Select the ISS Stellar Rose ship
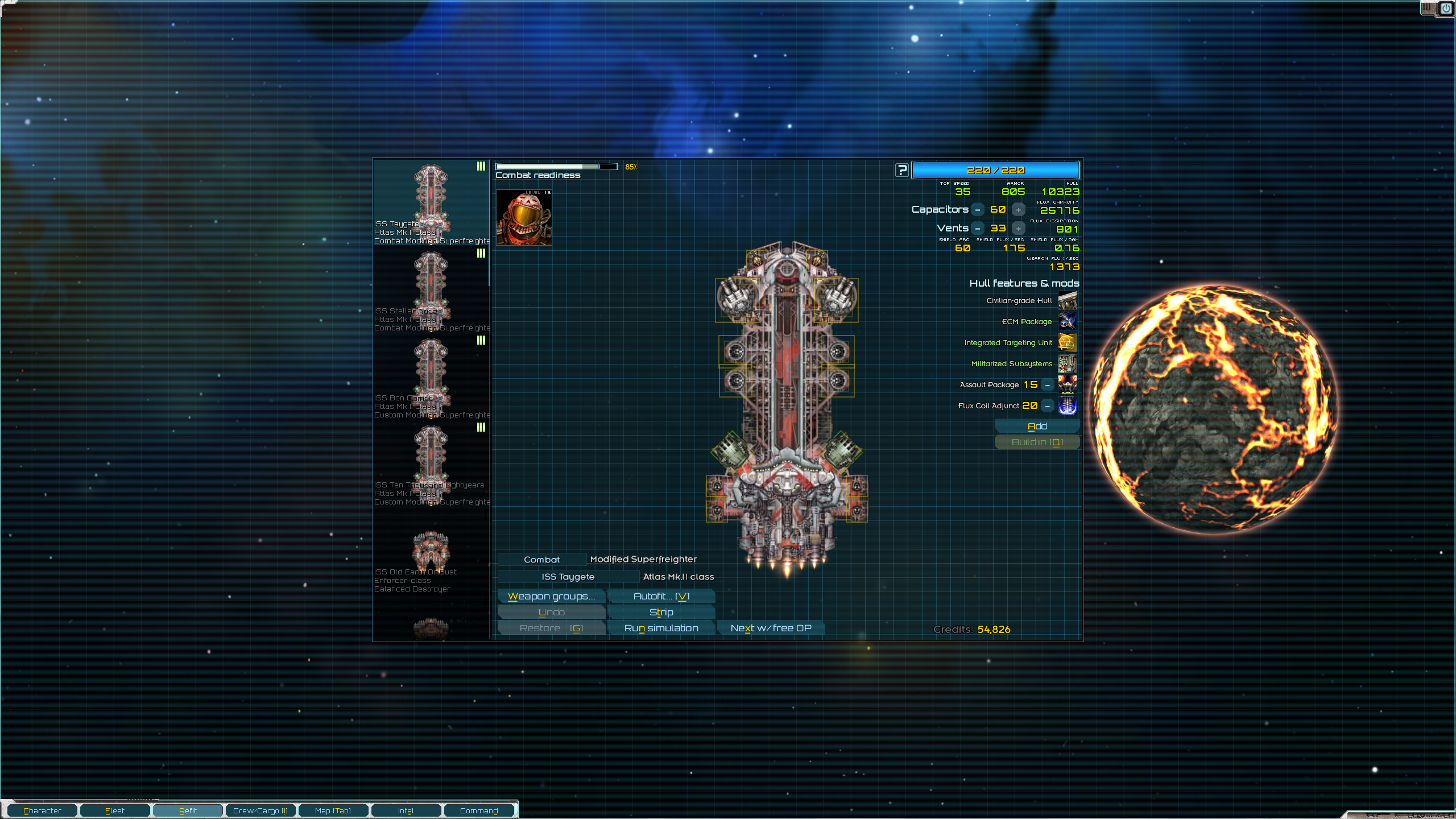This screenshot has height=819, width=1456. 431,290
